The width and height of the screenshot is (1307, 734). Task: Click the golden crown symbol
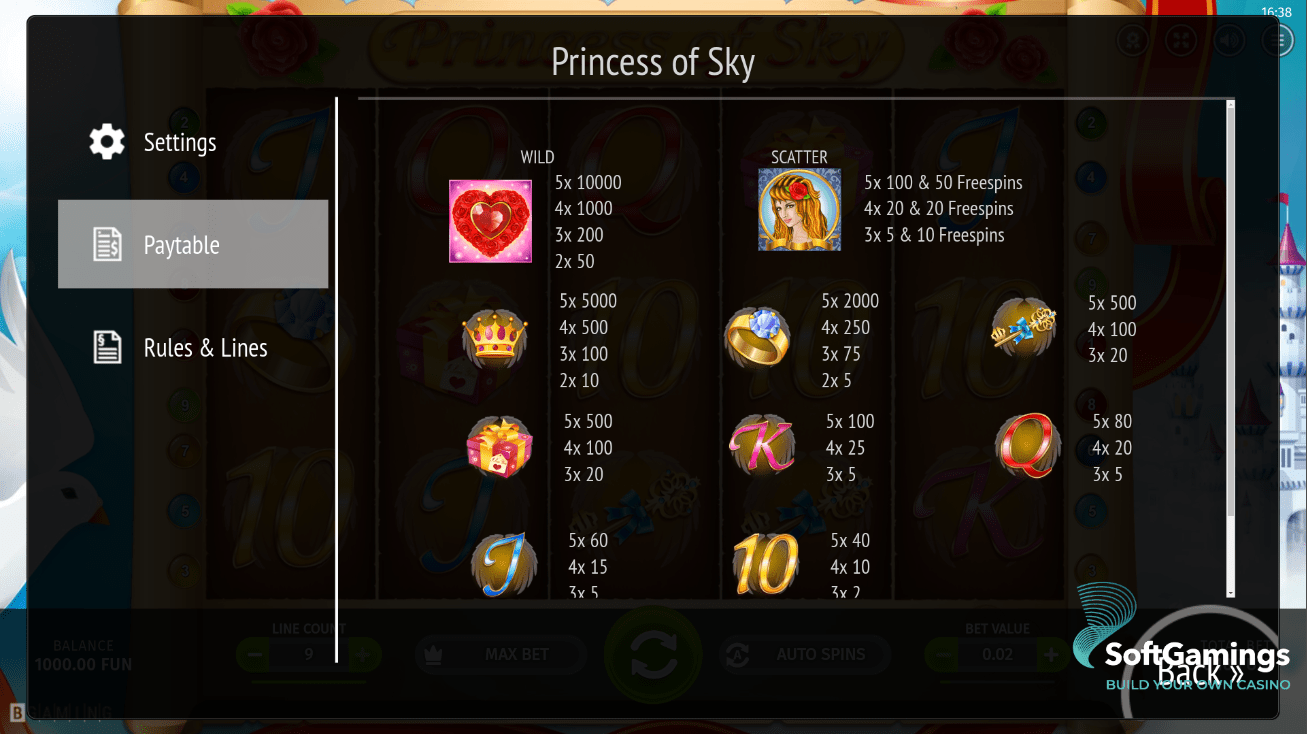coord(490,340)
